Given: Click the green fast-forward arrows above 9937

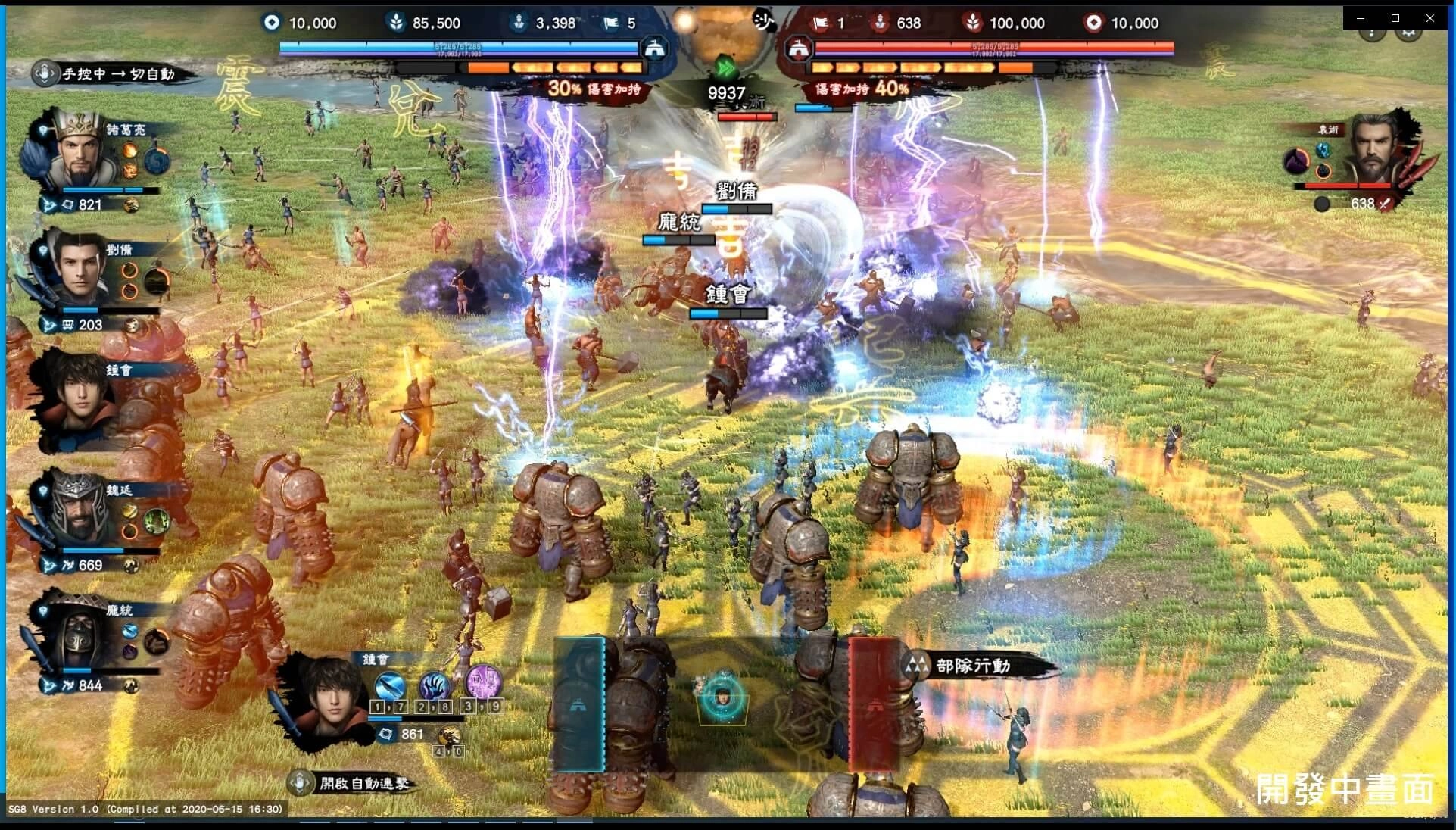Looking at the screenshot, I should [725, 70].
